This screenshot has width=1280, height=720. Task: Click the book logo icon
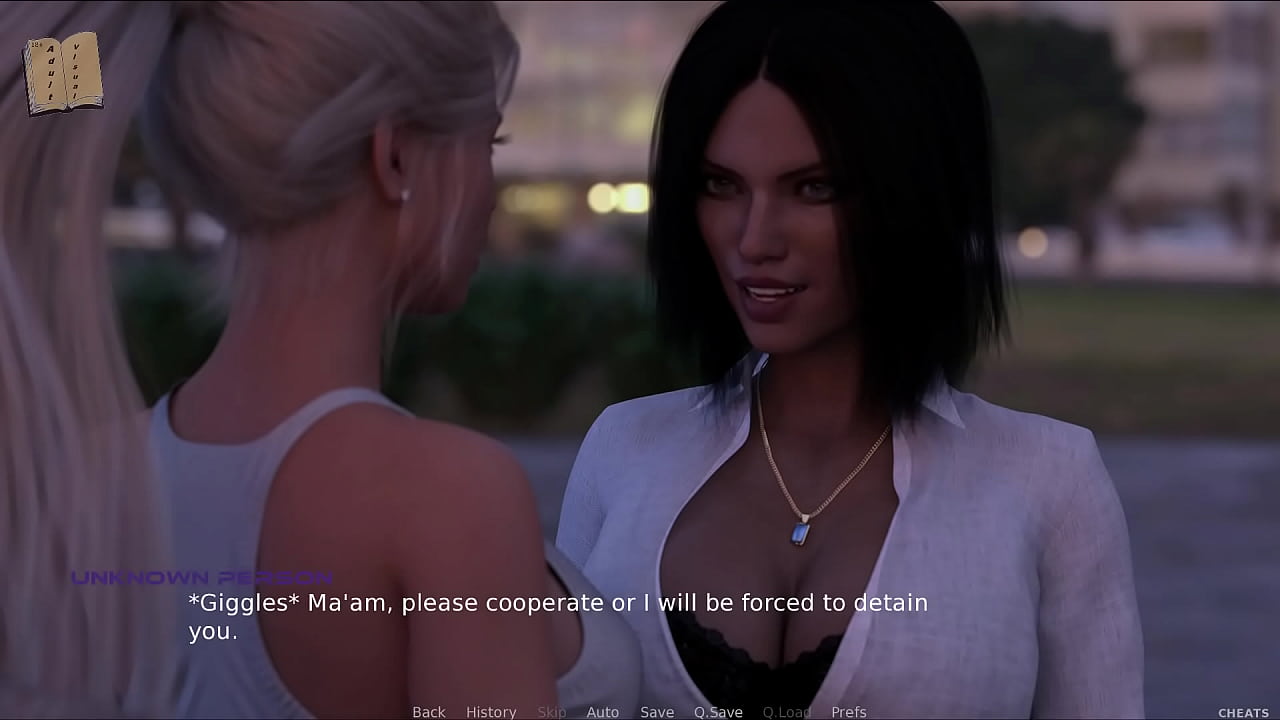63,72
